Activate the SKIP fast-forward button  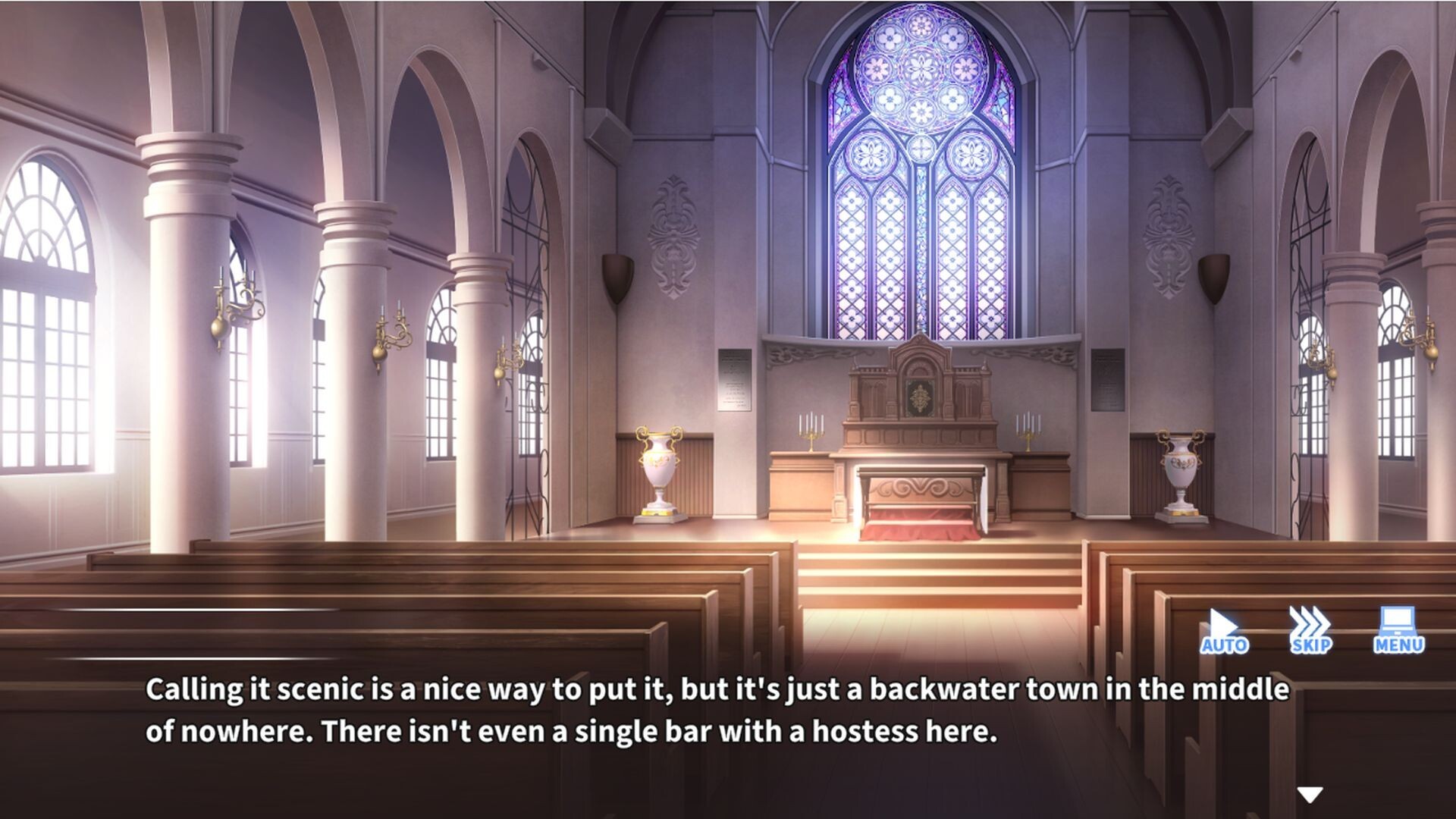pos(1310,631)
